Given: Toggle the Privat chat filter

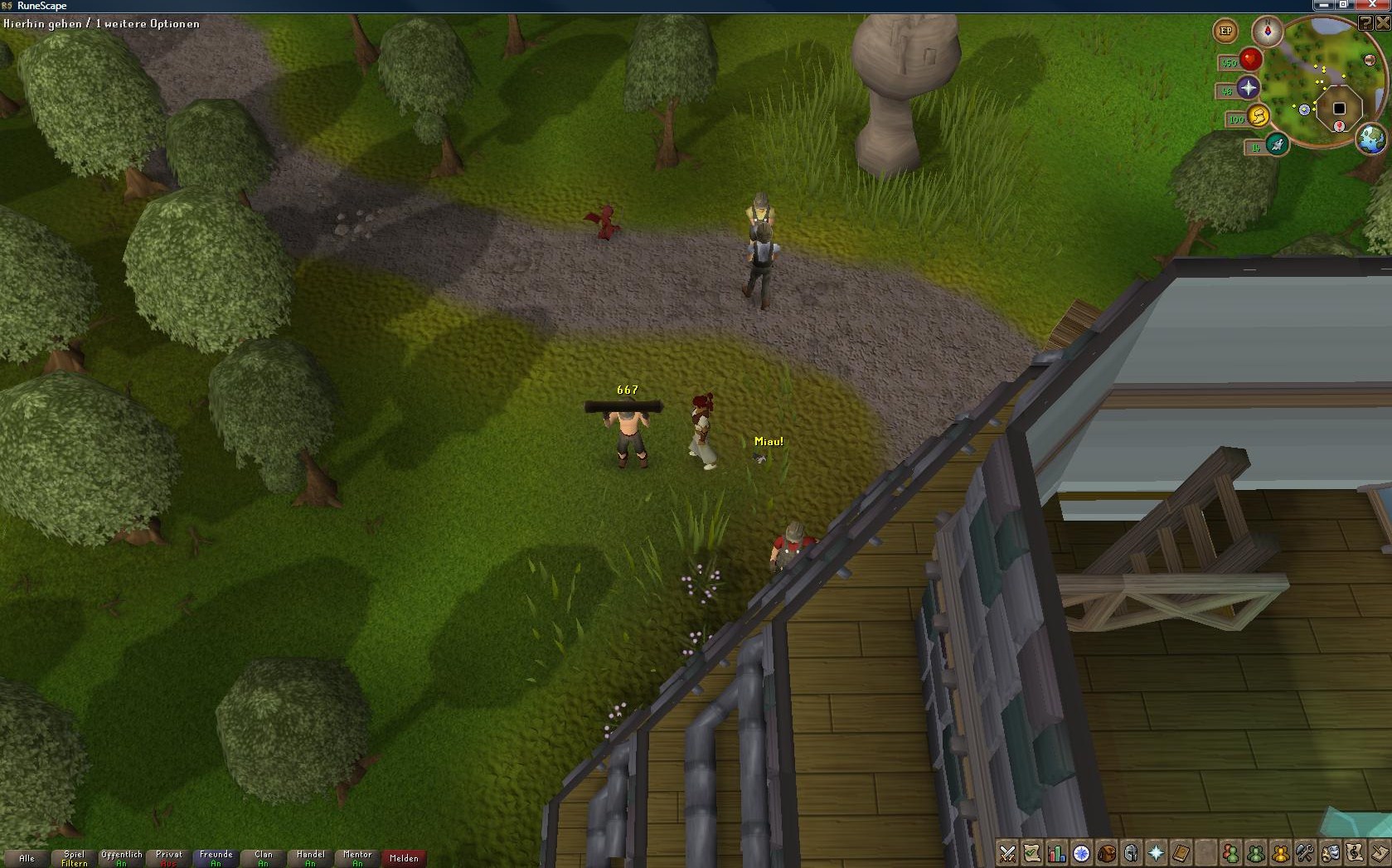Looking at the screenshot, I should coord(168,858).
